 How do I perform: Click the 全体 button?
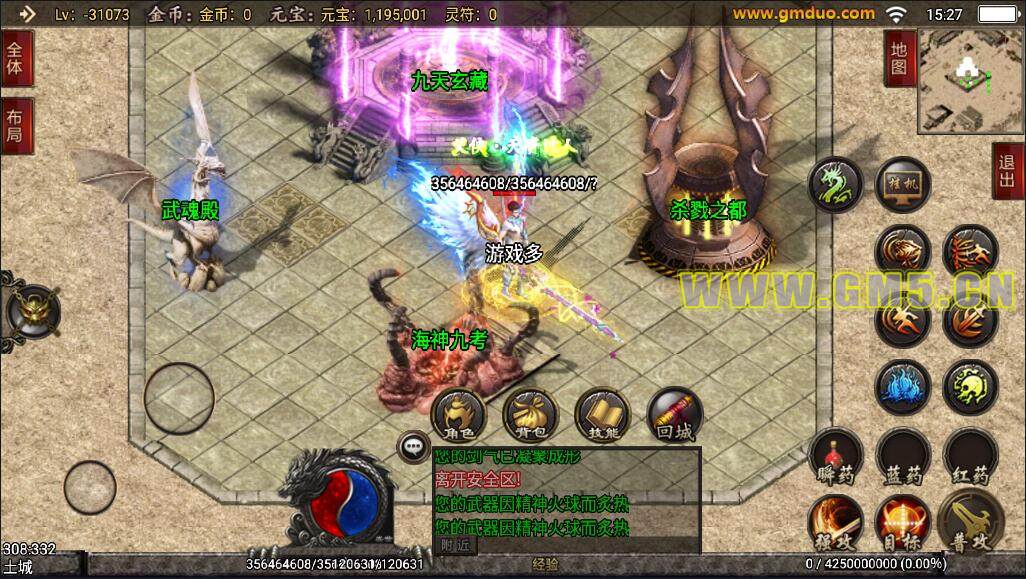(x=17, y=60)
